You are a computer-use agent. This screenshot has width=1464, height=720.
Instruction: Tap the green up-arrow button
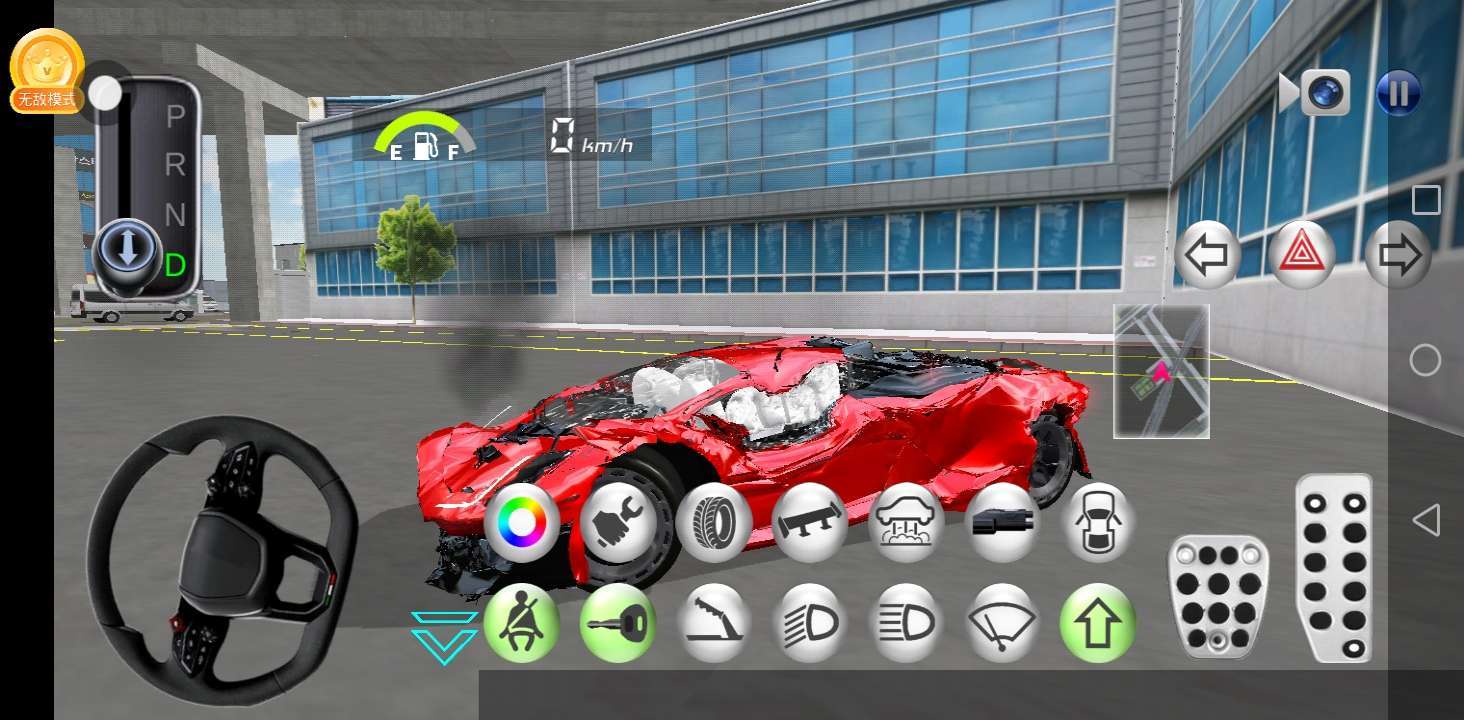click(x=1098, y=622)
